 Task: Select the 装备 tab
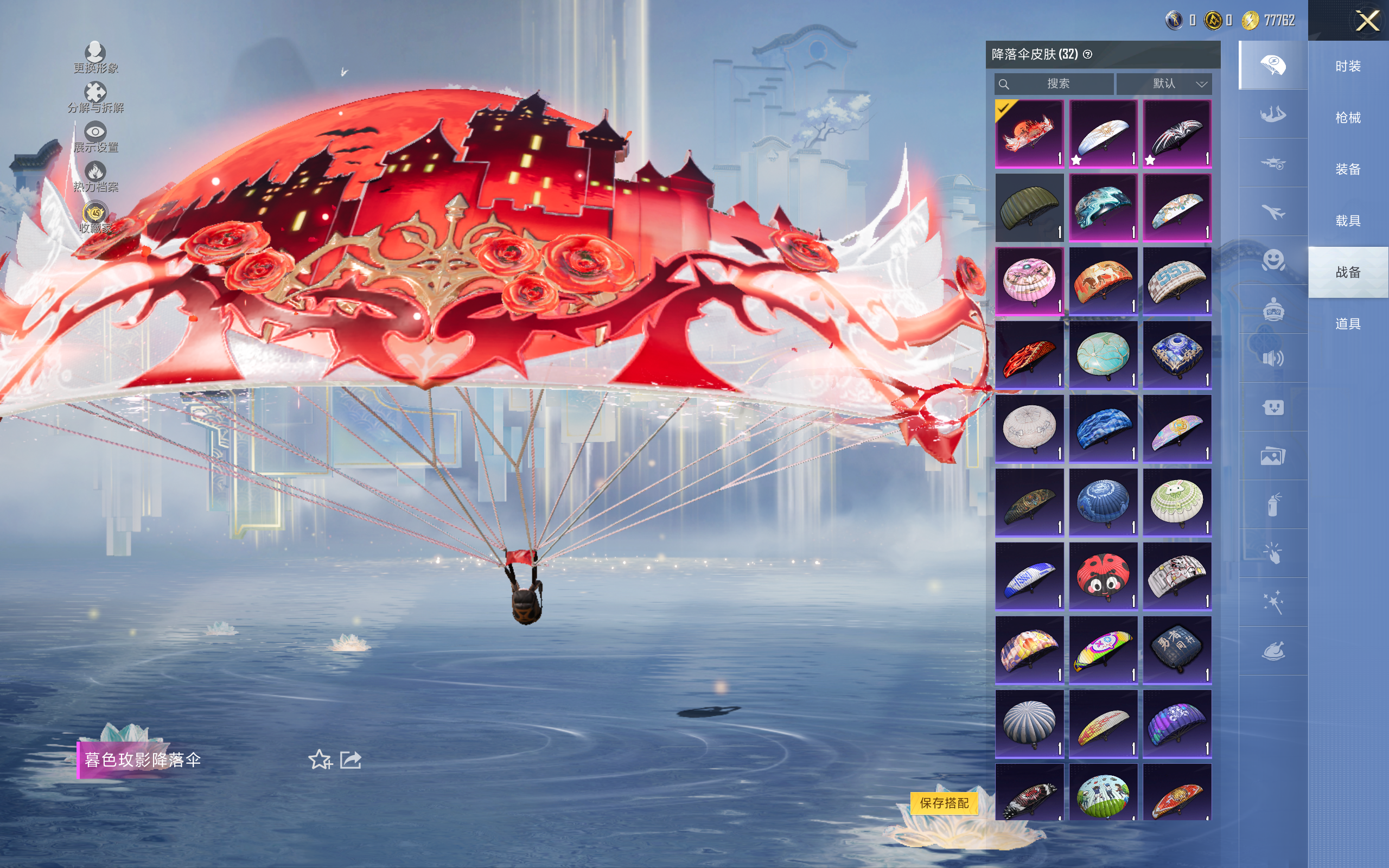pyautogui.click(x=1347, y=169)
